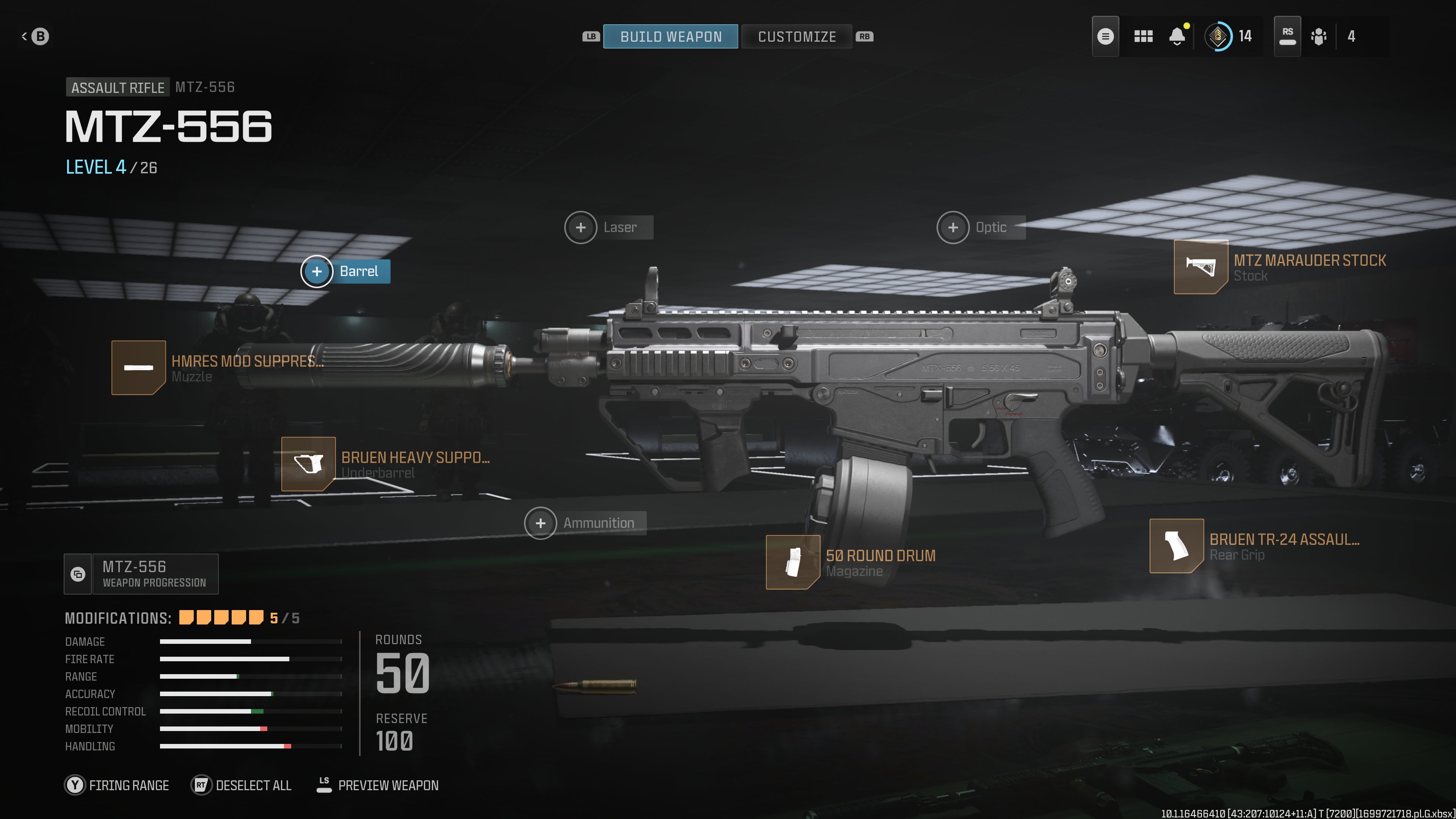1456x819 pixels.
Task: Expand the Laser attachment slot
Action: [581, 227]
